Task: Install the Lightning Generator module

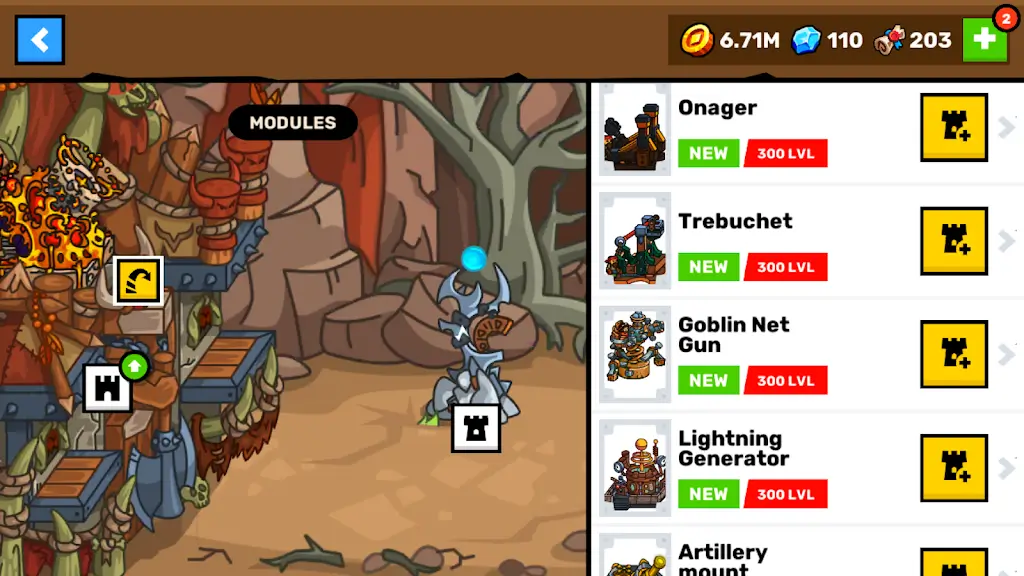Action: (x=953, y=468)
